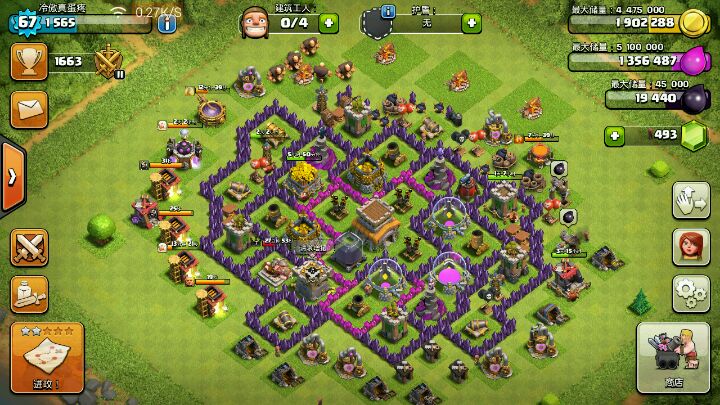The image size is (720, 405).
Task: Open the army camp scroll button
Action: coord(29,293)
